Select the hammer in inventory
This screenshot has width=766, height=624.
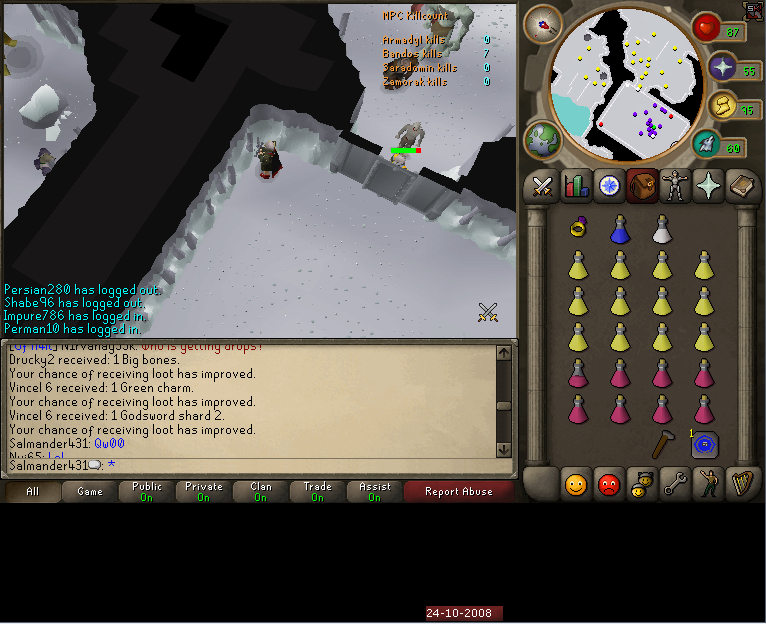pyautogui.click(x=662, y=443)
